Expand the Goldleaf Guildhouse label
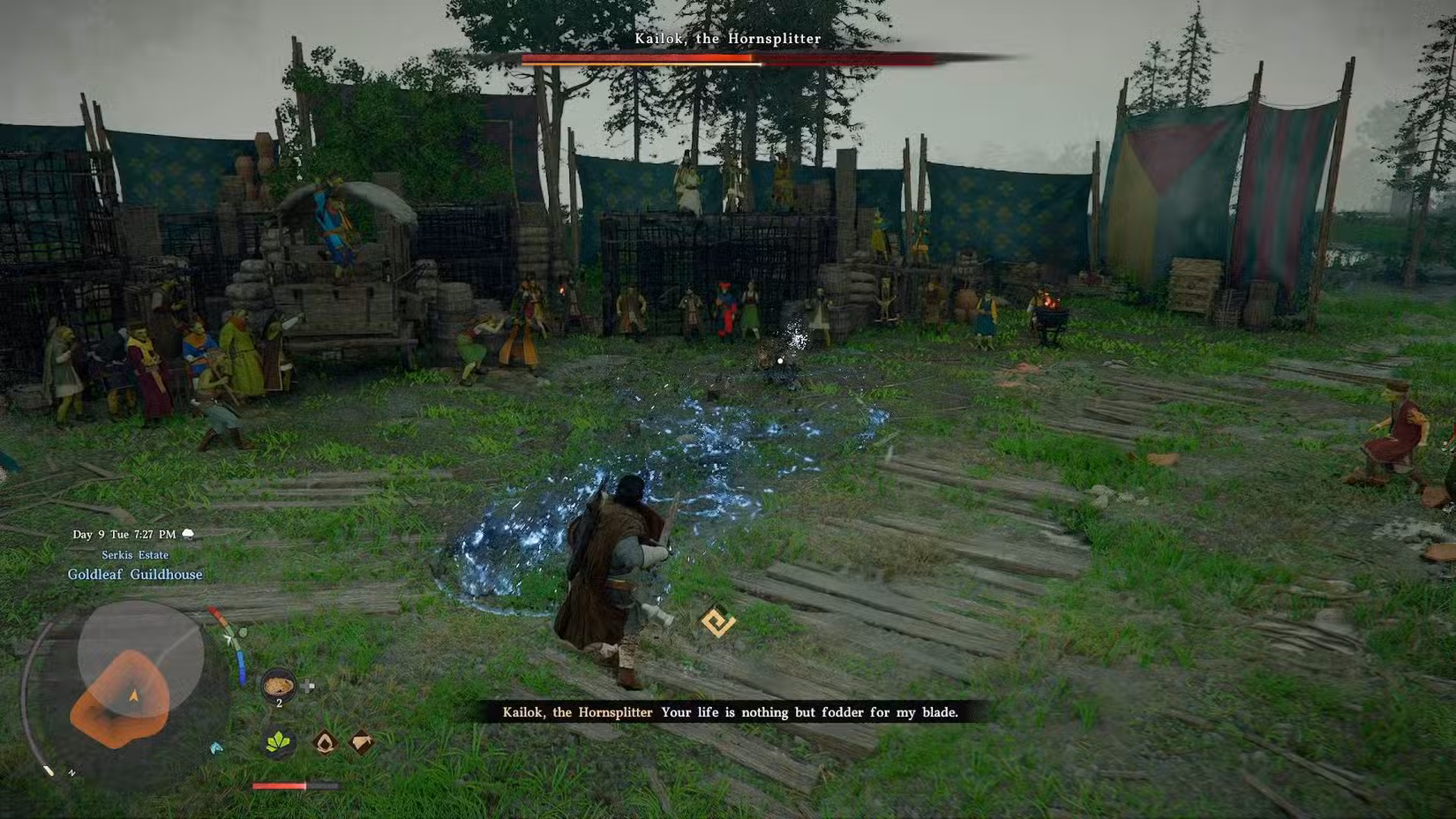The height and width of the screenshot is (819, 1456). [135, 575]
